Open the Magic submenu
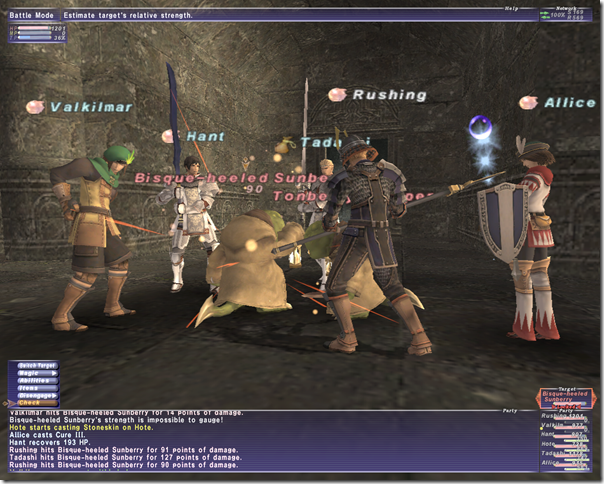This screenshot has height=484, width=604. pyautogui.click(x=33, y=373)
